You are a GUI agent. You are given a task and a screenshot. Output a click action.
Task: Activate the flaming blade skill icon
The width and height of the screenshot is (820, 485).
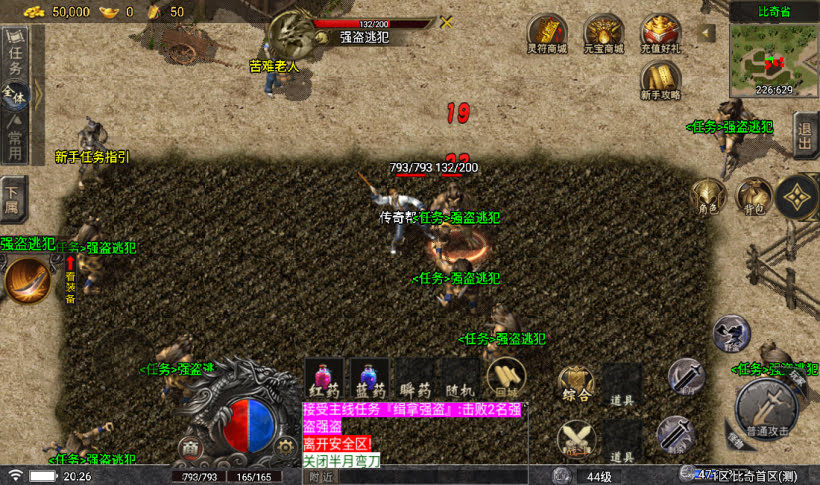click(27, 280)
